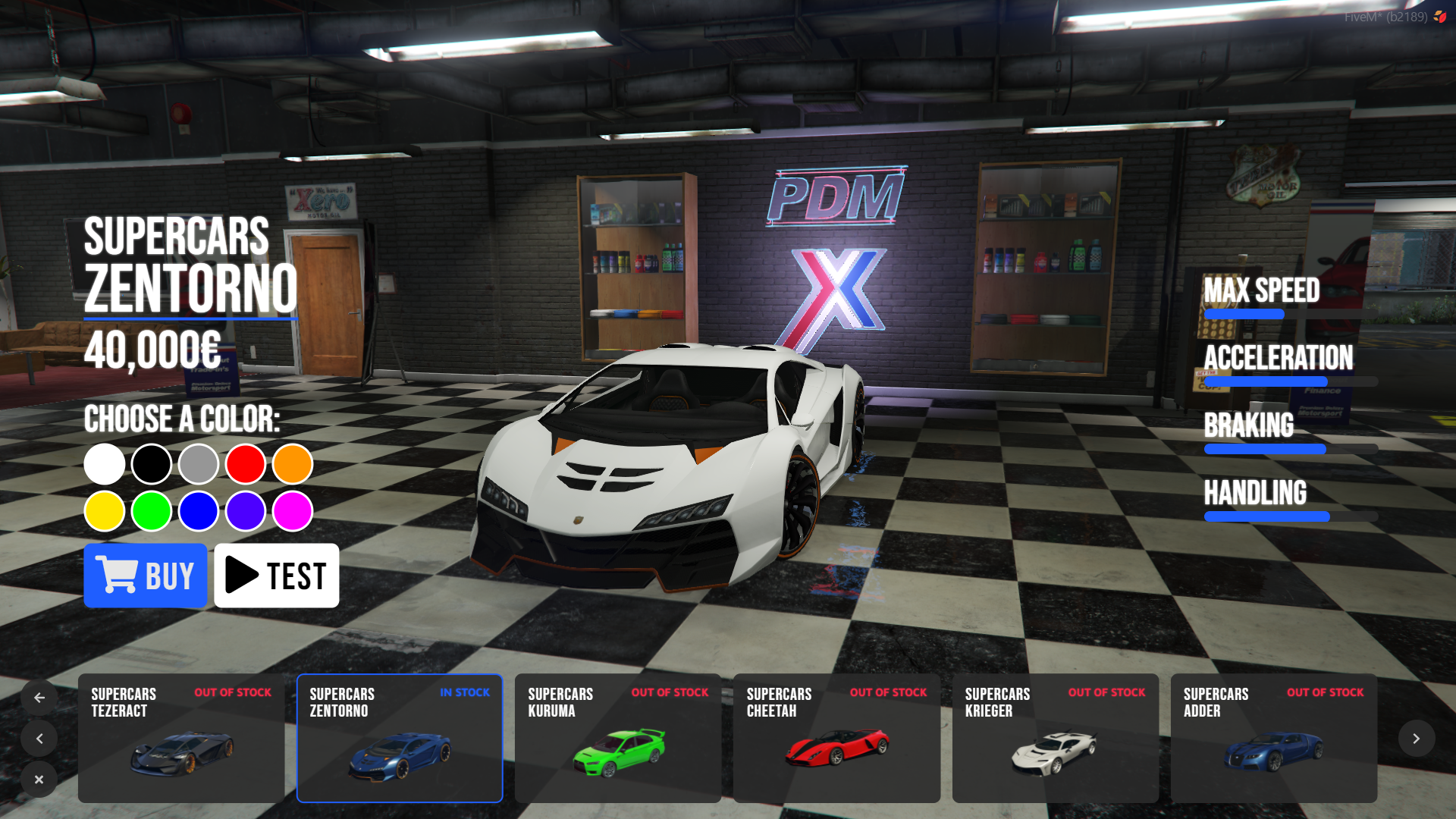Select the magenta color swatch

point(293,511)
